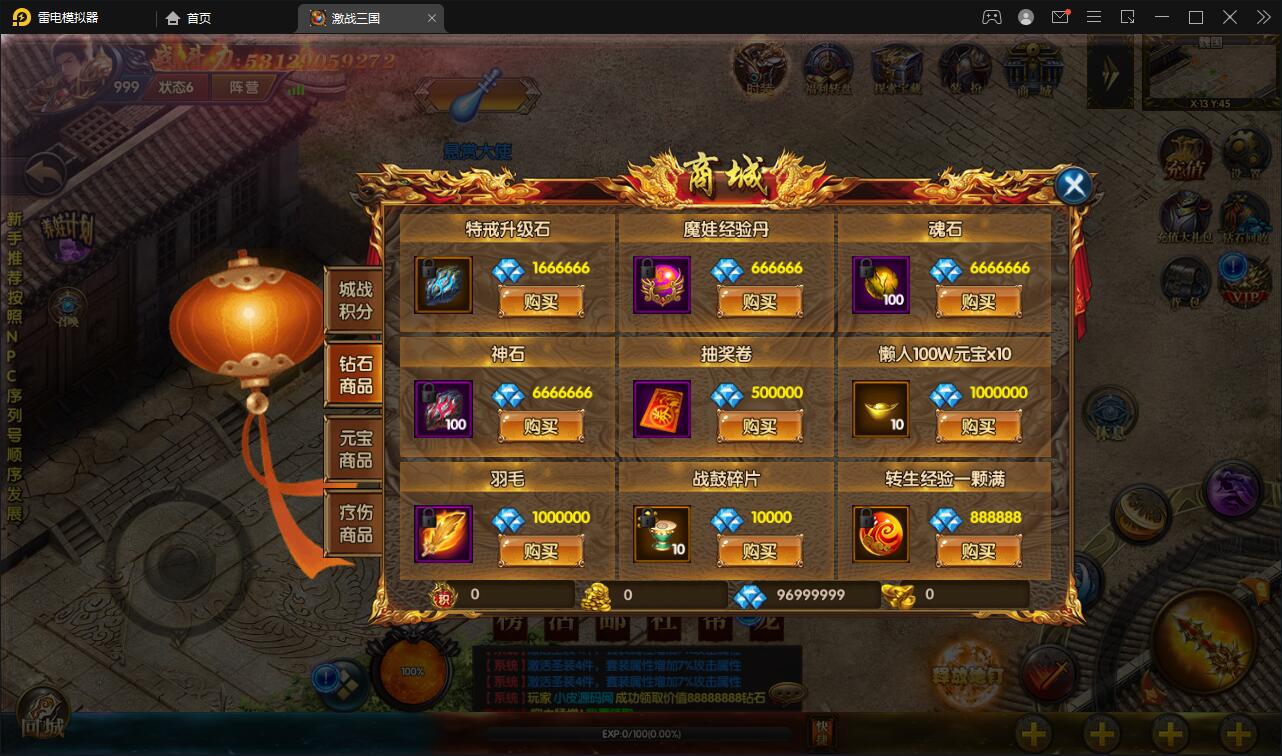
Task: Buy the 特戒升级石 item
Action: [x=540, y=302]
